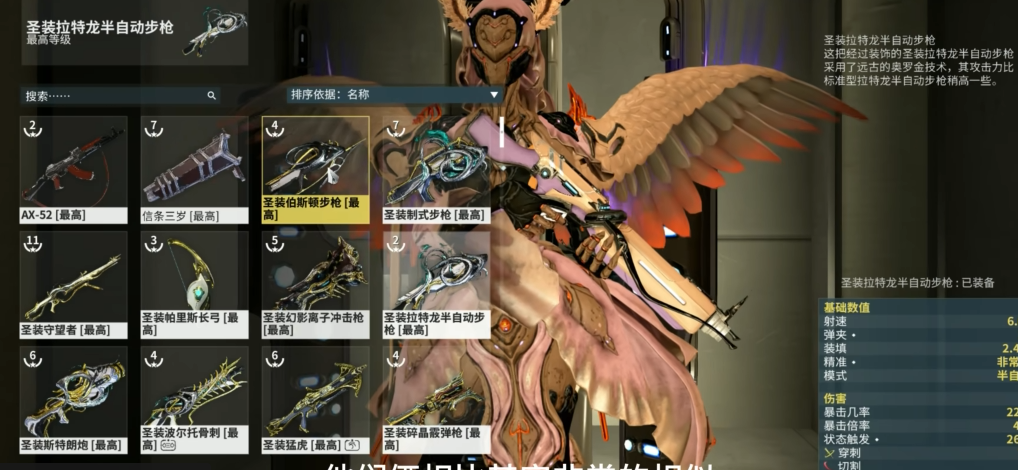
Task: Select the highlighted 圣装伯斯顿步枪 tile
Action: [x=315, y=168]
